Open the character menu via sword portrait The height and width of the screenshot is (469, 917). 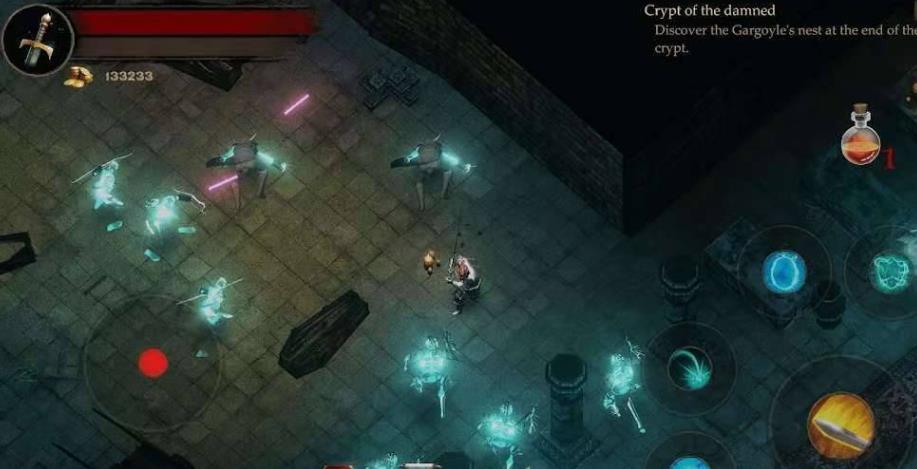click(37, 39)
